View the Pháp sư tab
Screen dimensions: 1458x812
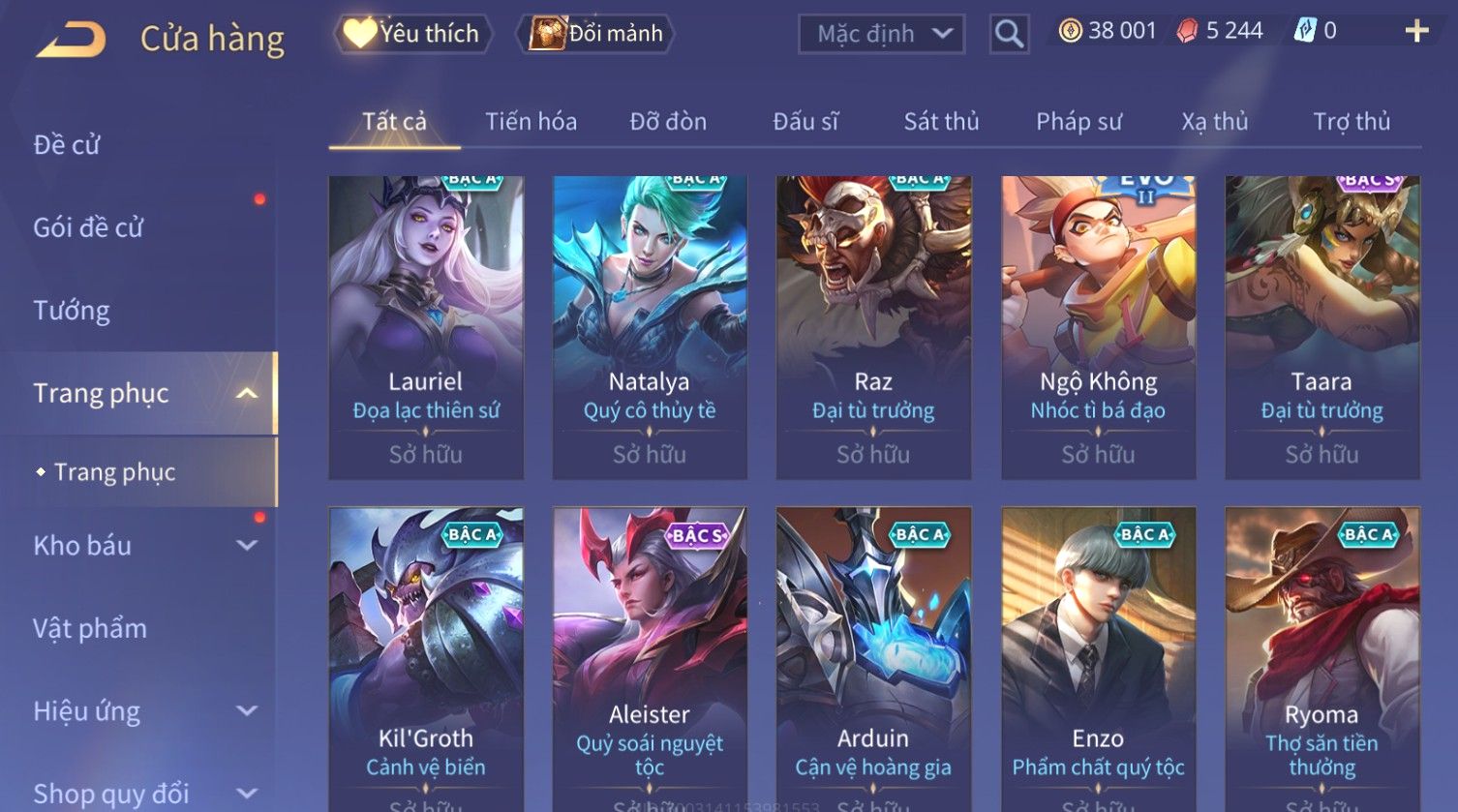(1078, 122)
